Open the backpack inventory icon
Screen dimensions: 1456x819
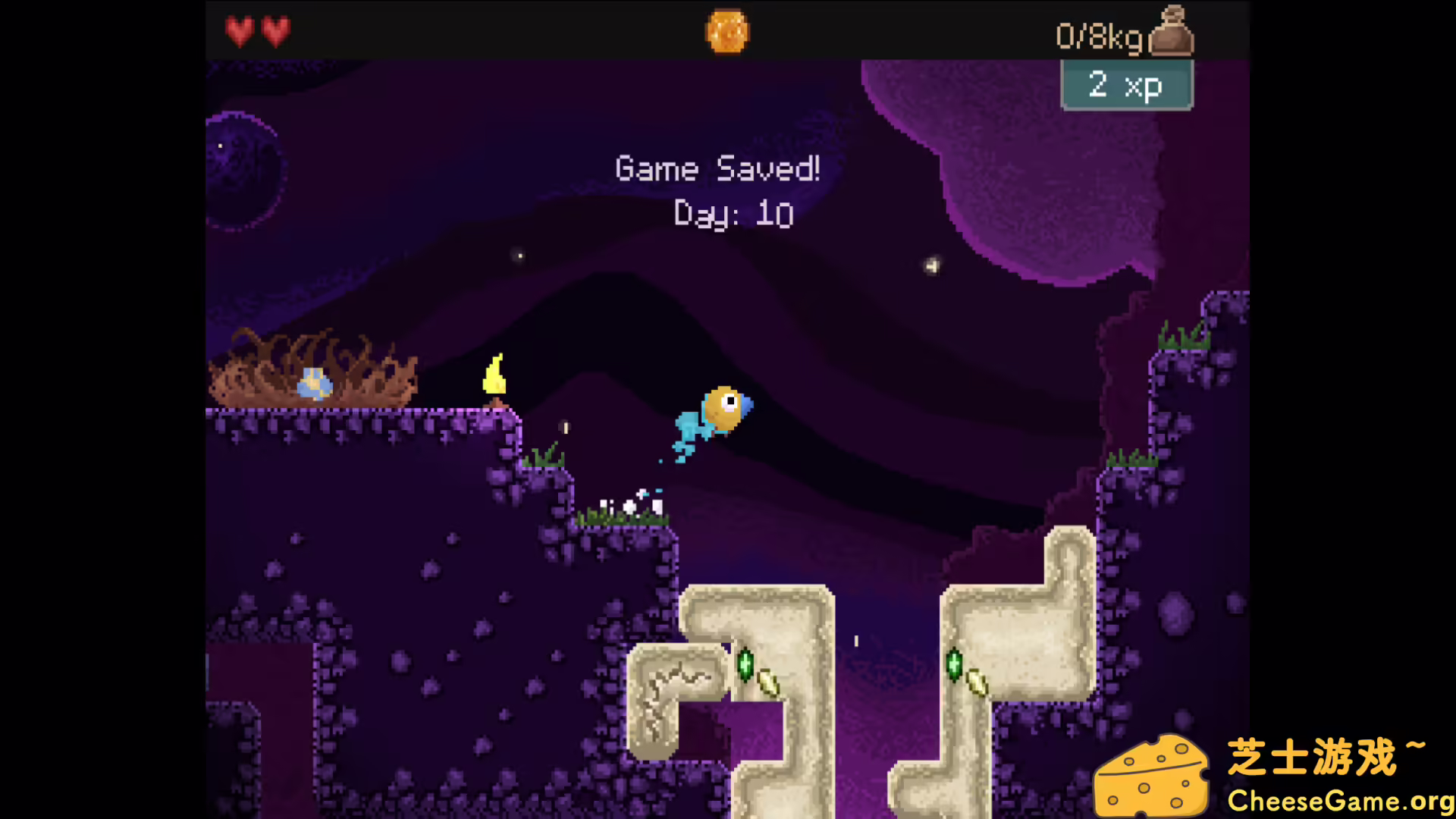[1173, 30]
